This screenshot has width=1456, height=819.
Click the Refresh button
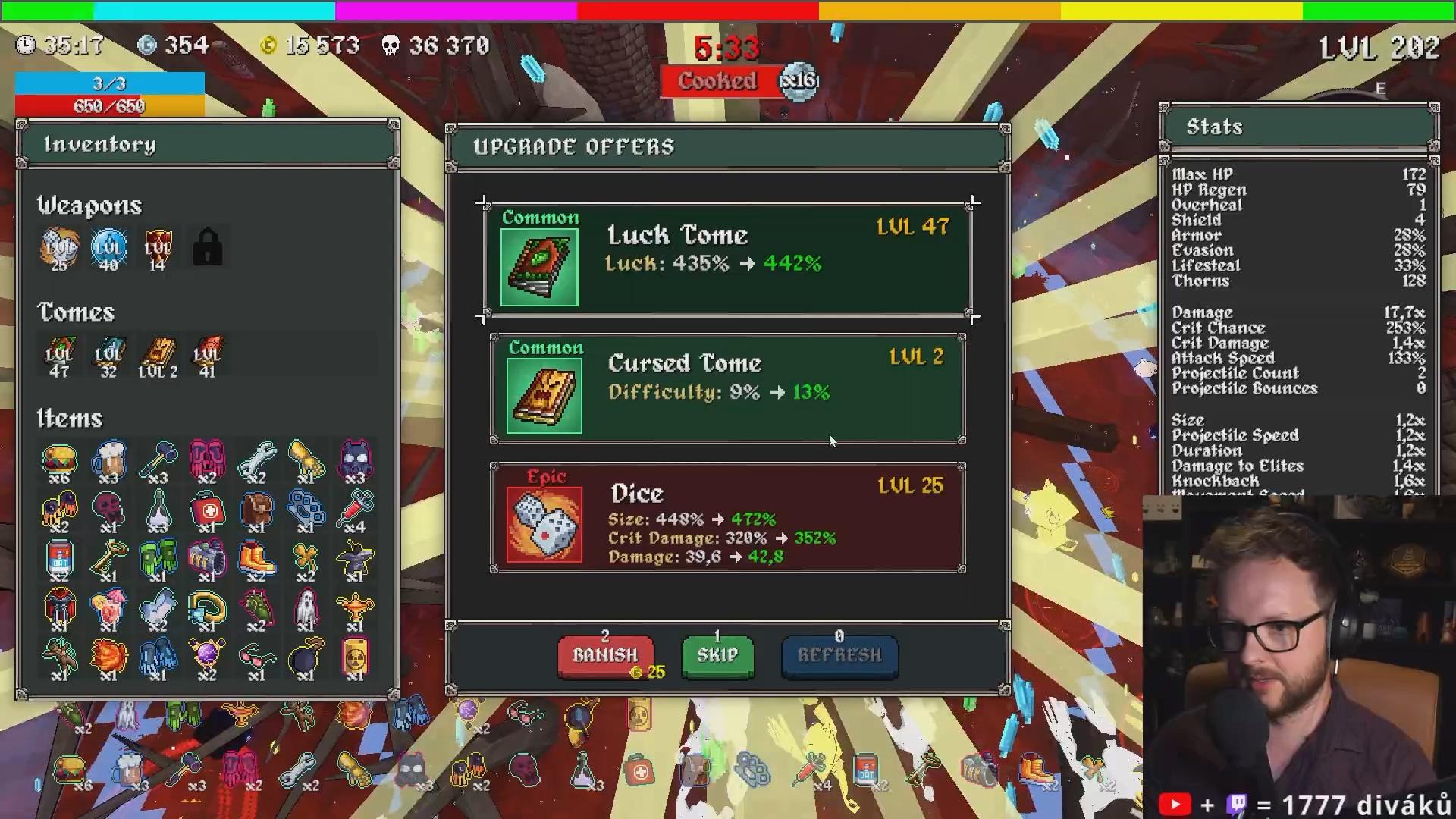tap(839, 655)
